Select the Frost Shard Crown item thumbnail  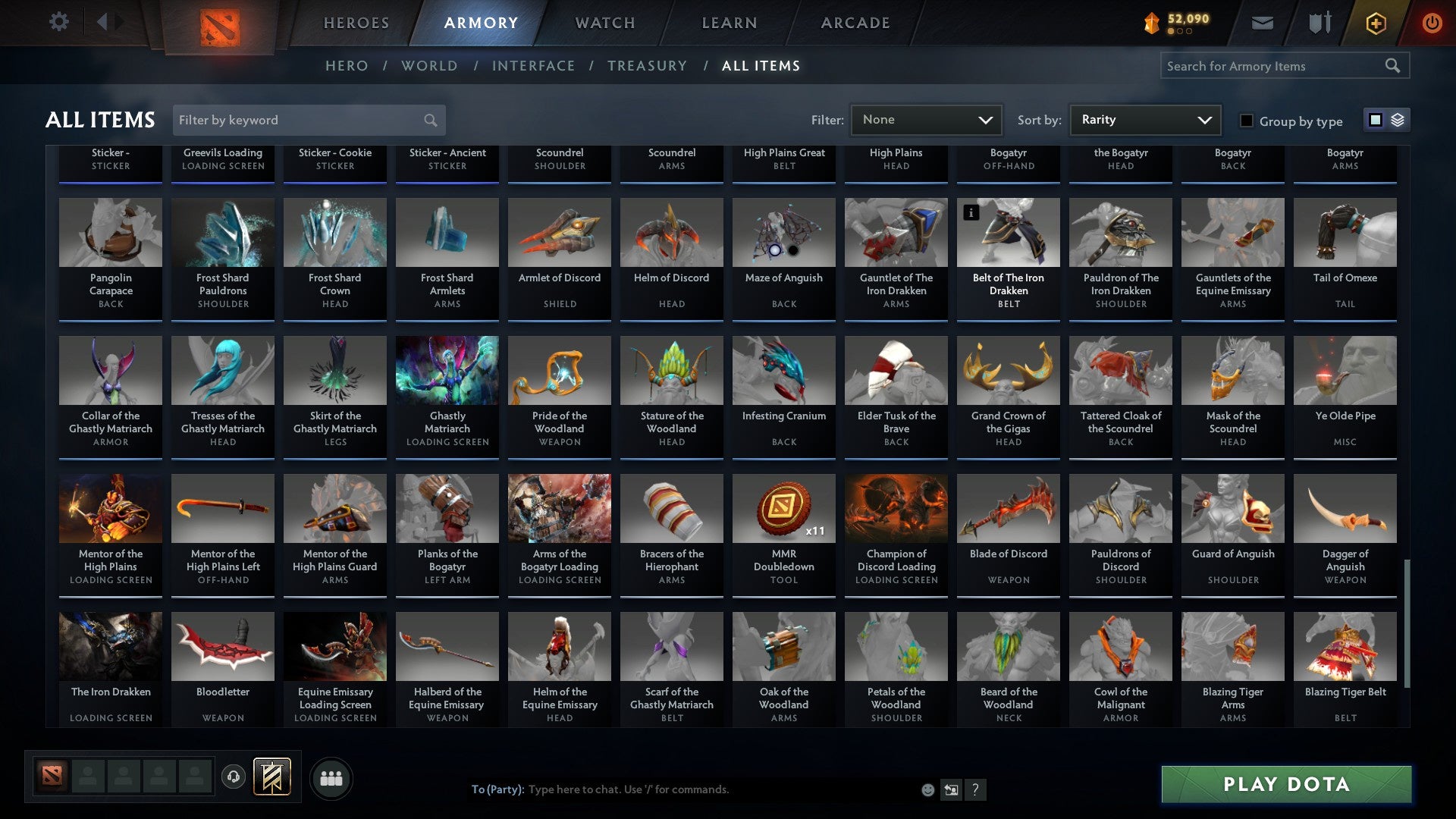(334, 232)
